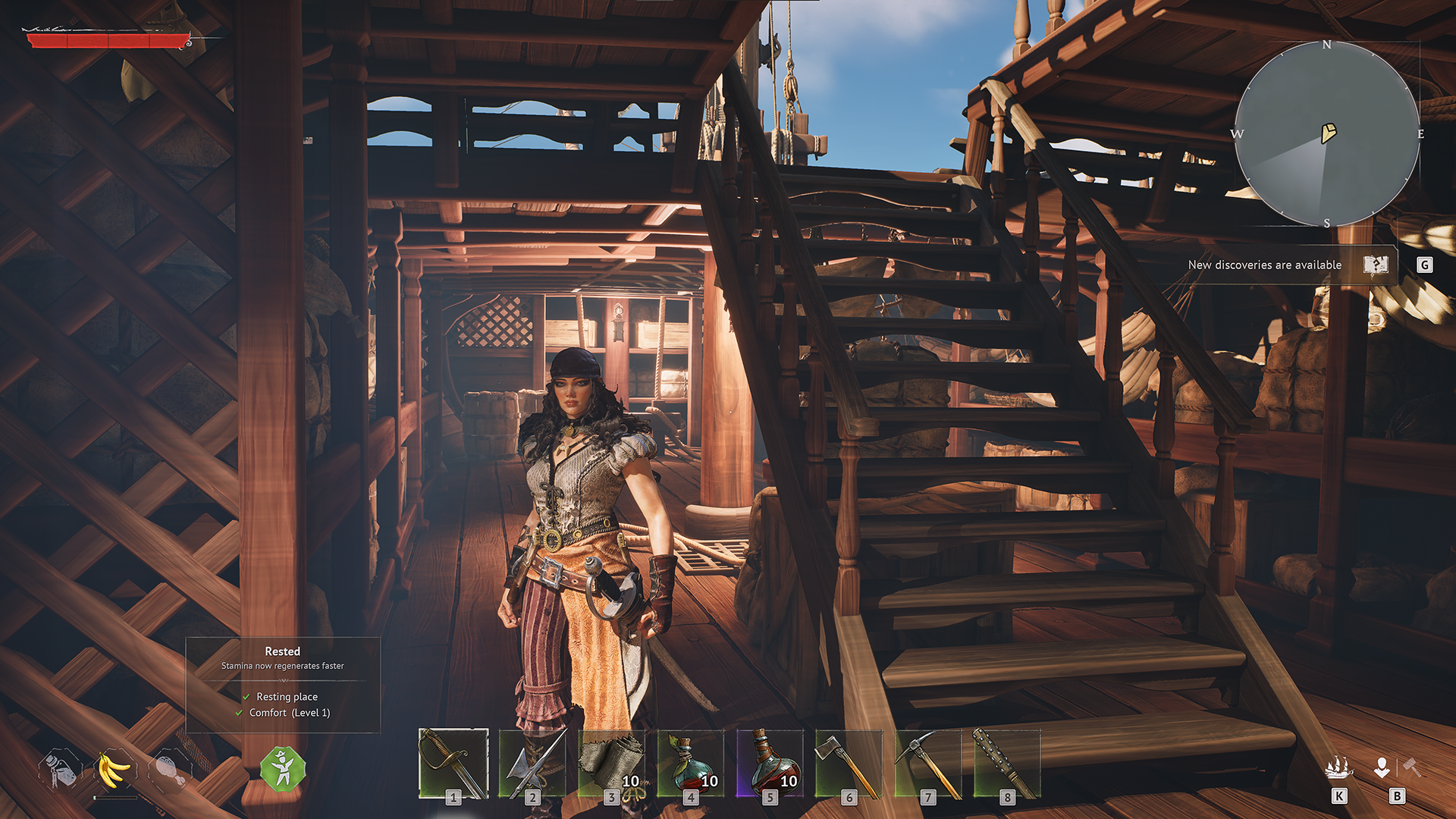Click the green Rested status icon
The height and width of the screenshot is (819, 1456).
click(283, 769)
